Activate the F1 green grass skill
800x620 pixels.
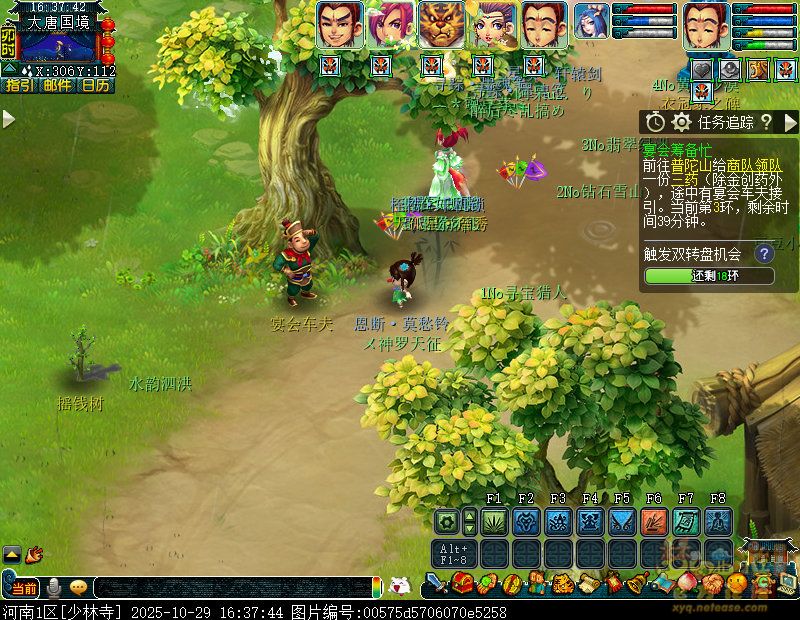pyautogui.click(x=494, y=521)
